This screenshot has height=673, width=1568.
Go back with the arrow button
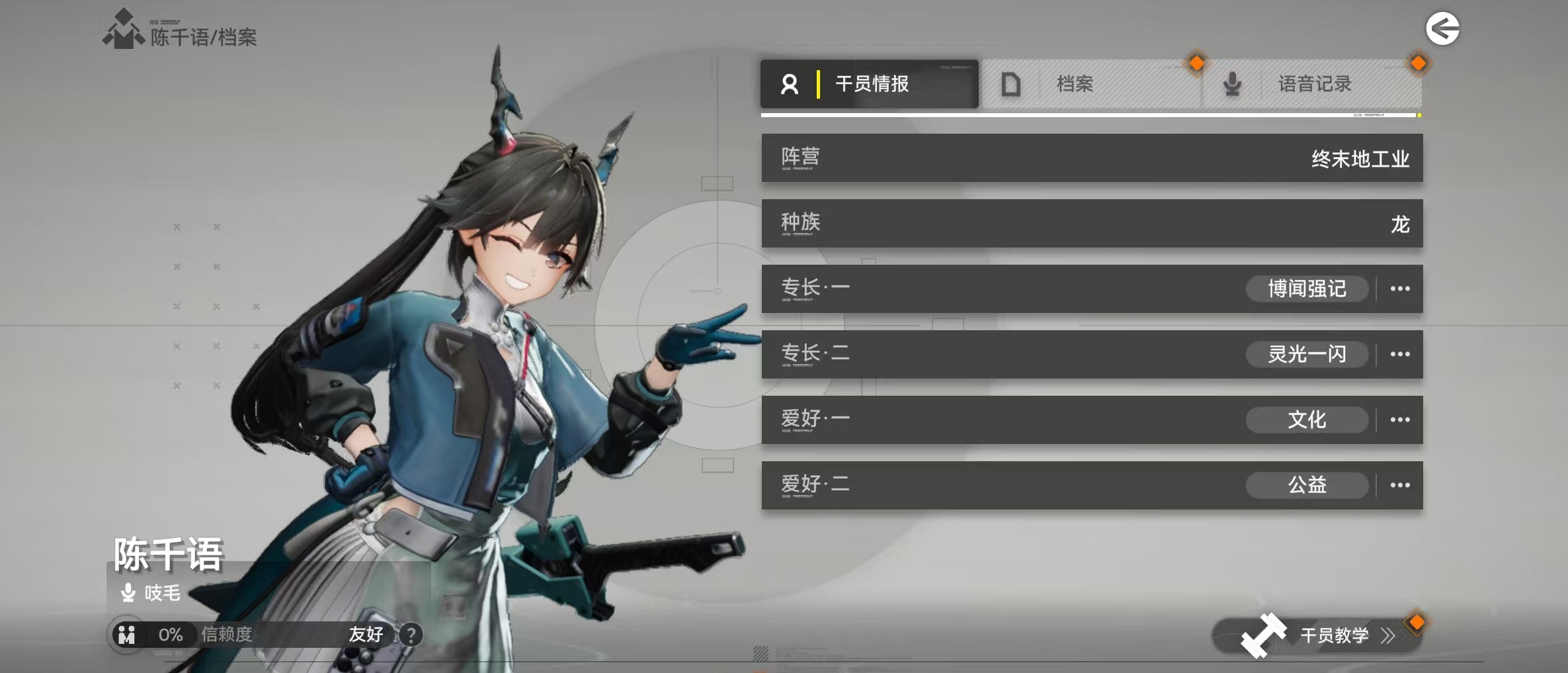tap(1442, 29)
